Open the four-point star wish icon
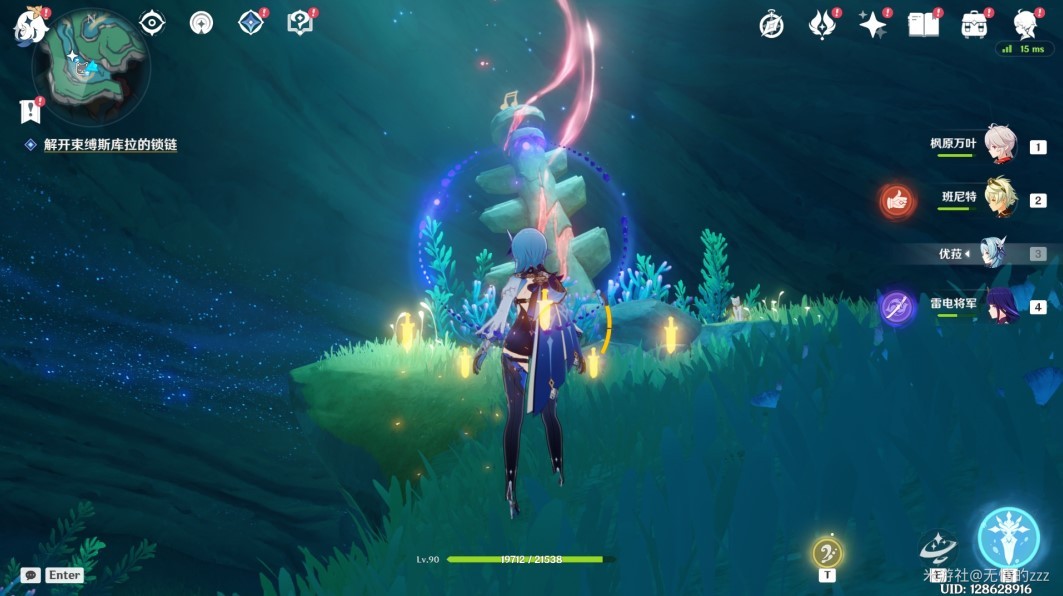1063x596 pixels. pos(873,25)
